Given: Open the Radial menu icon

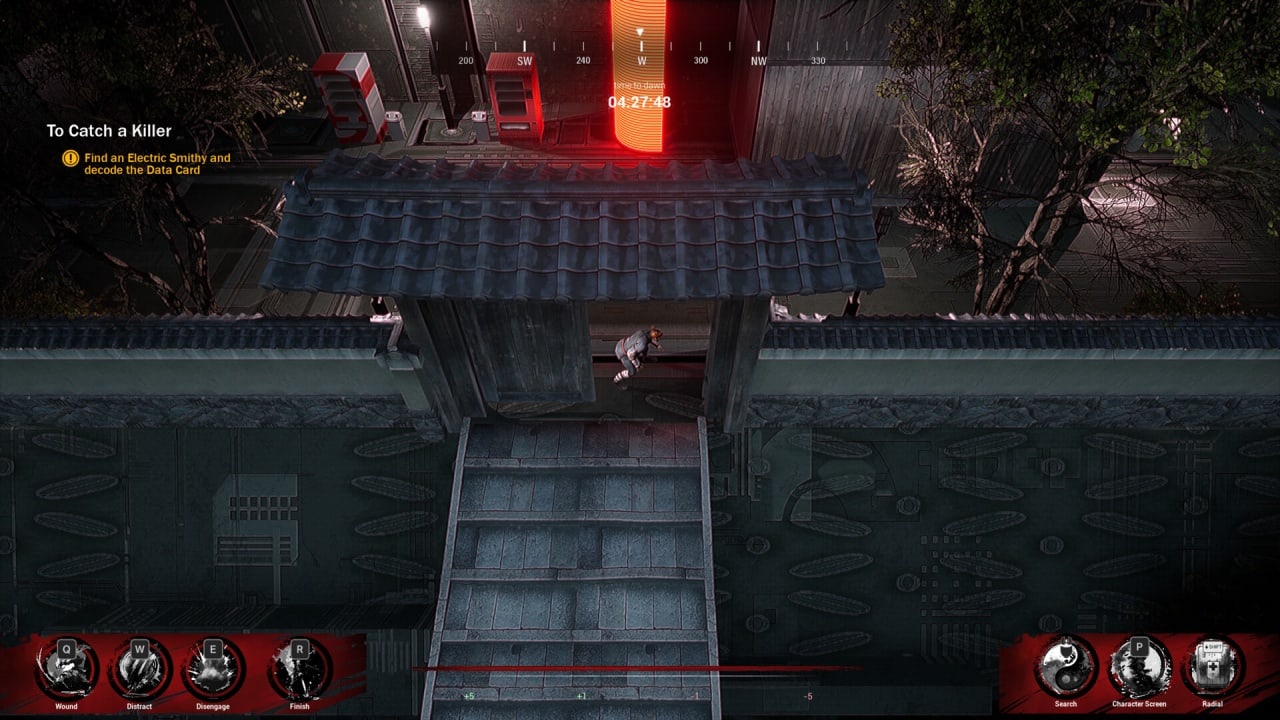Looking at the screenshot, I should [1212, 667].
